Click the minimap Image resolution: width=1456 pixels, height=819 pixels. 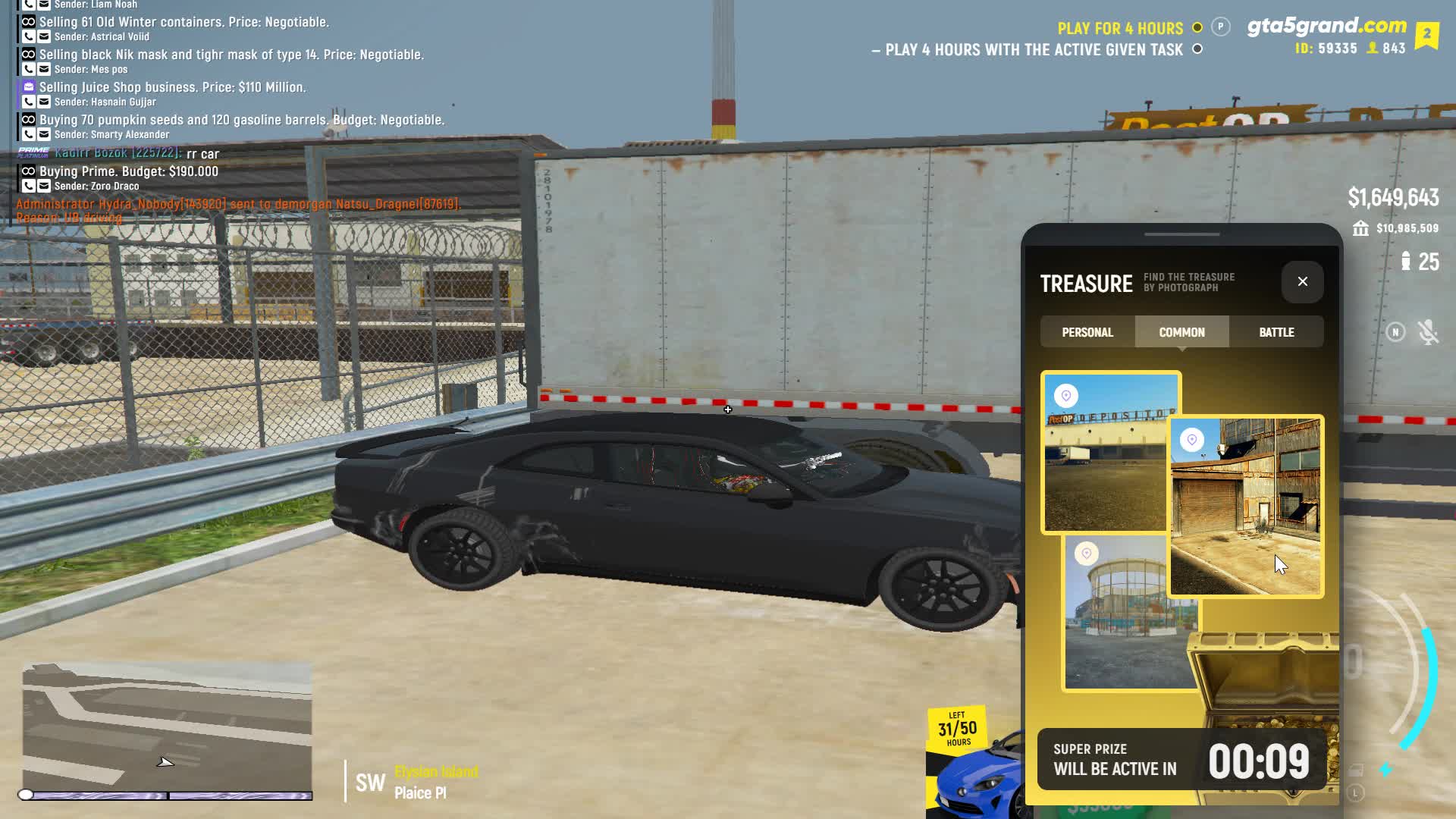167,726
